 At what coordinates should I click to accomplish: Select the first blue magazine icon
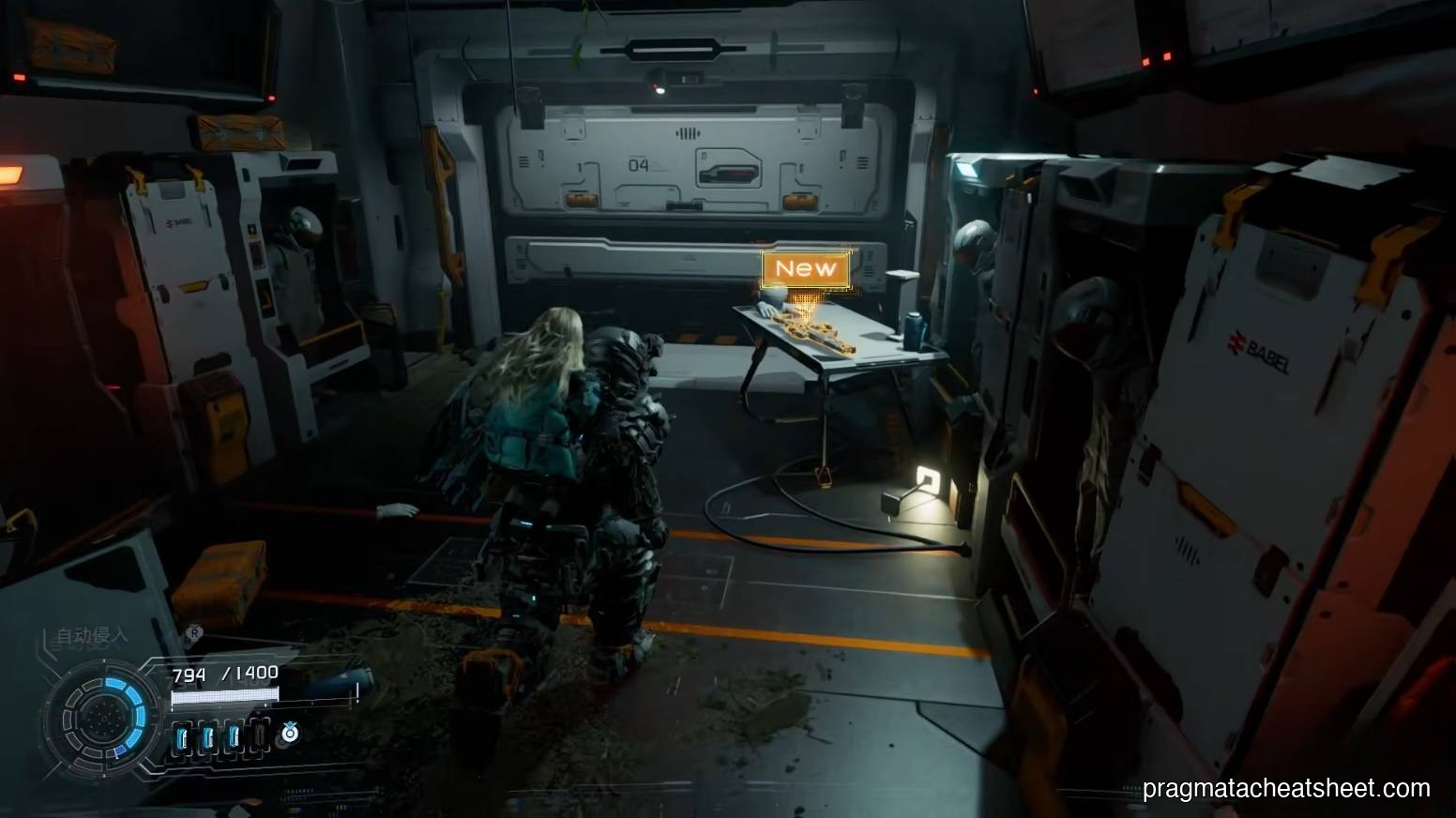click(182, 736)
